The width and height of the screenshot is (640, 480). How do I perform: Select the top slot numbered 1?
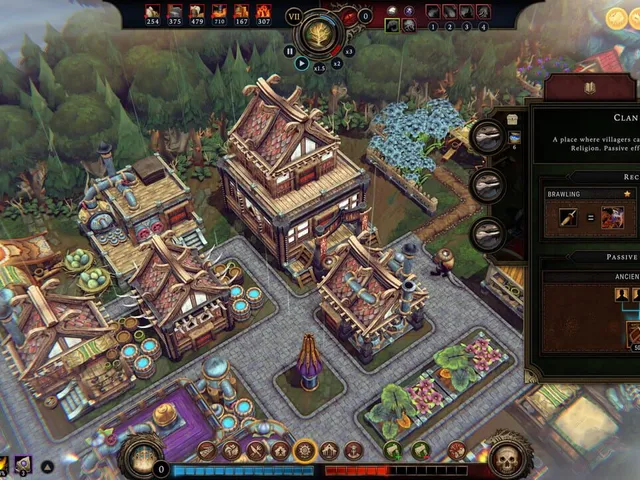click(x=433, y=12)
